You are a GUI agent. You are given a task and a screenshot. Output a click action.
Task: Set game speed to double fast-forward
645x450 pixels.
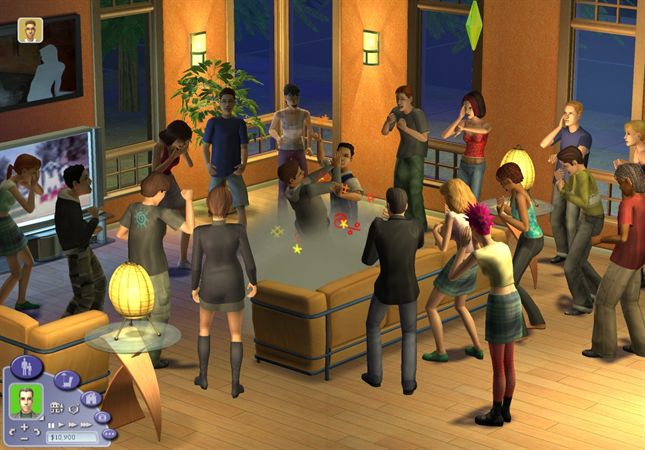click(74, 425)
